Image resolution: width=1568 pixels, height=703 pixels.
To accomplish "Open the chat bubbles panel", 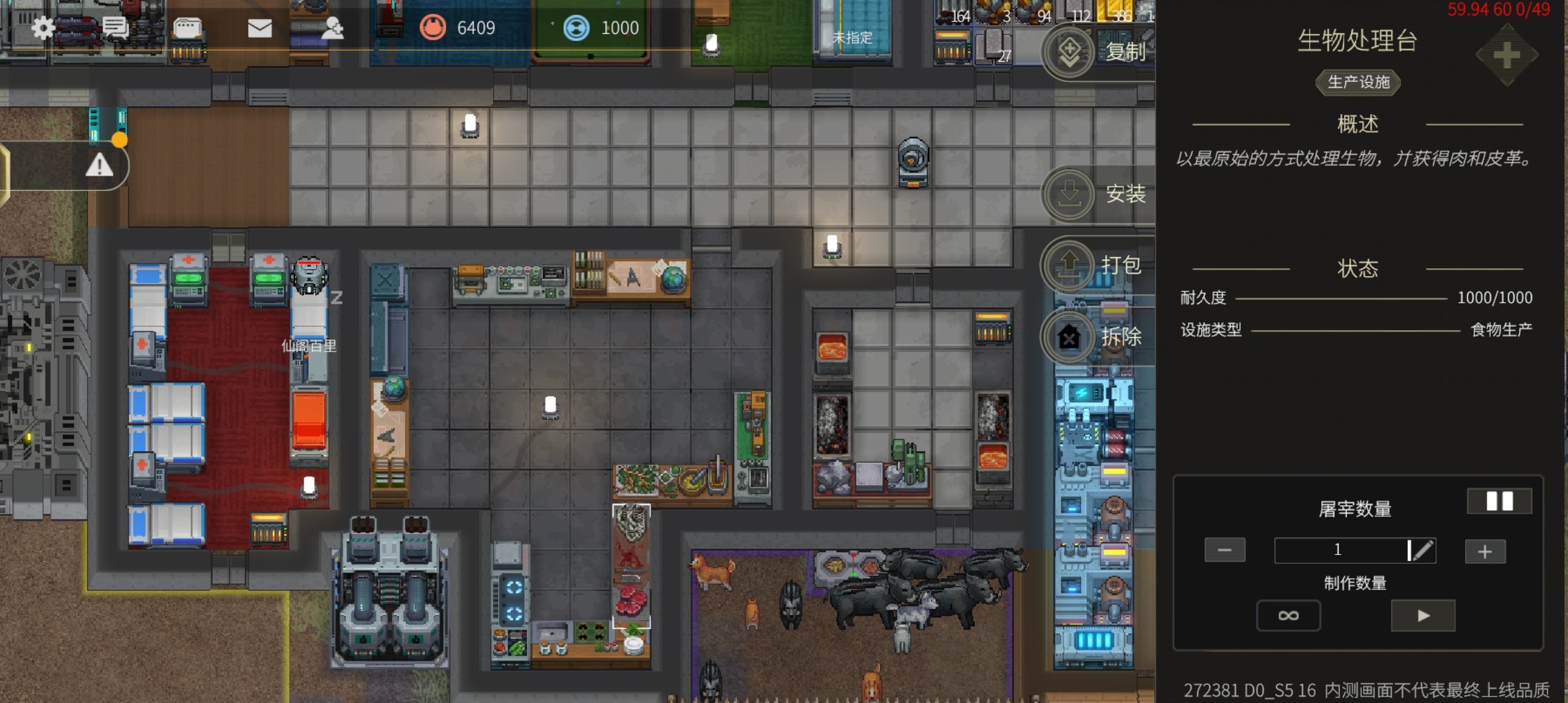I will point(116,28).
